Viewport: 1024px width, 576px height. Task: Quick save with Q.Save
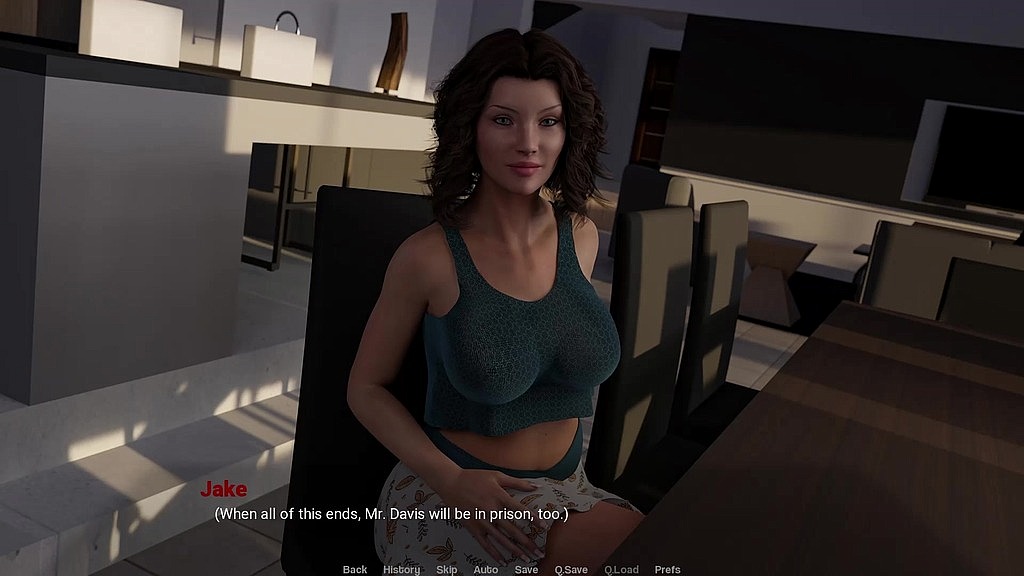pyautogui.click(x=573, y=569)
